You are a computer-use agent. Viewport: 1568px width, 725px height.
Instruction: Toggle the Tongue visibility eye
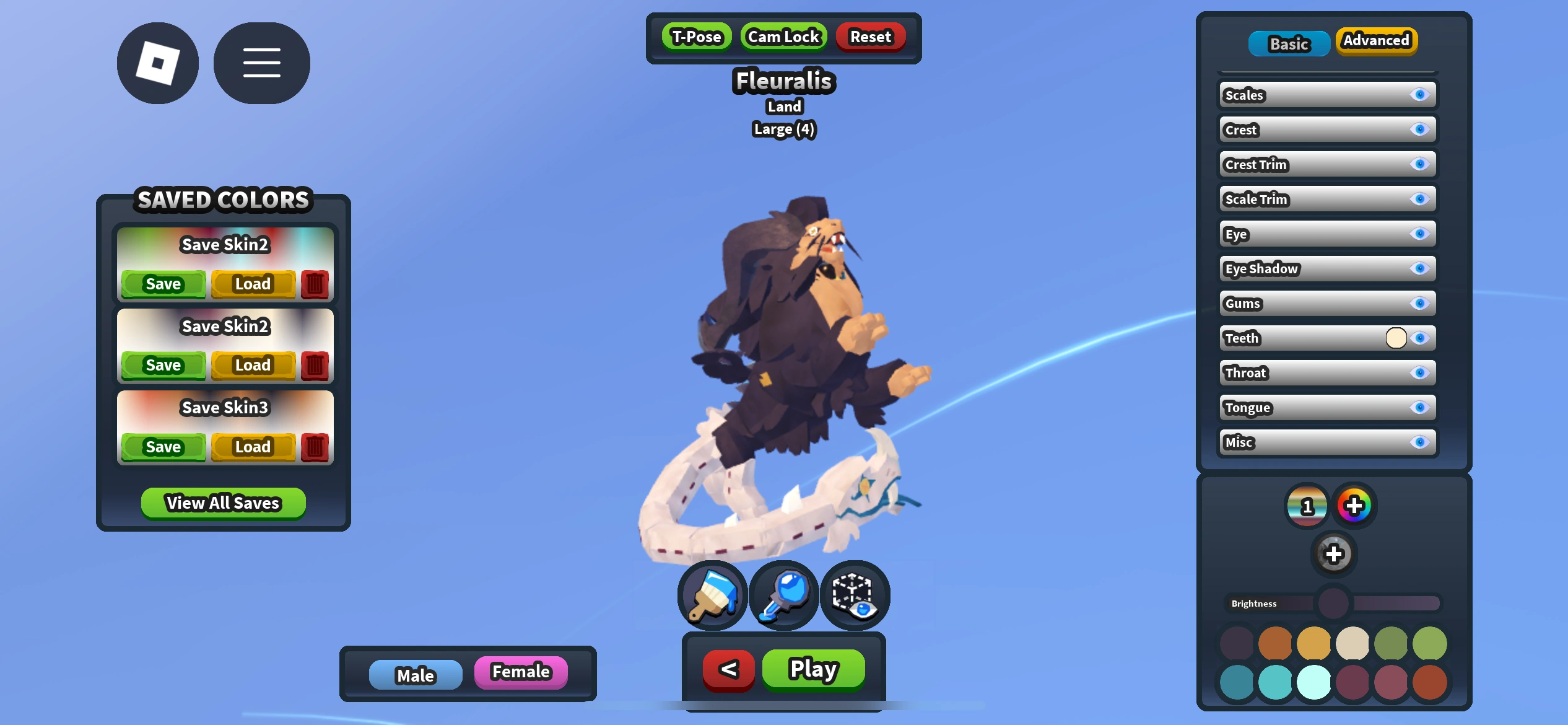[1421, 407]
